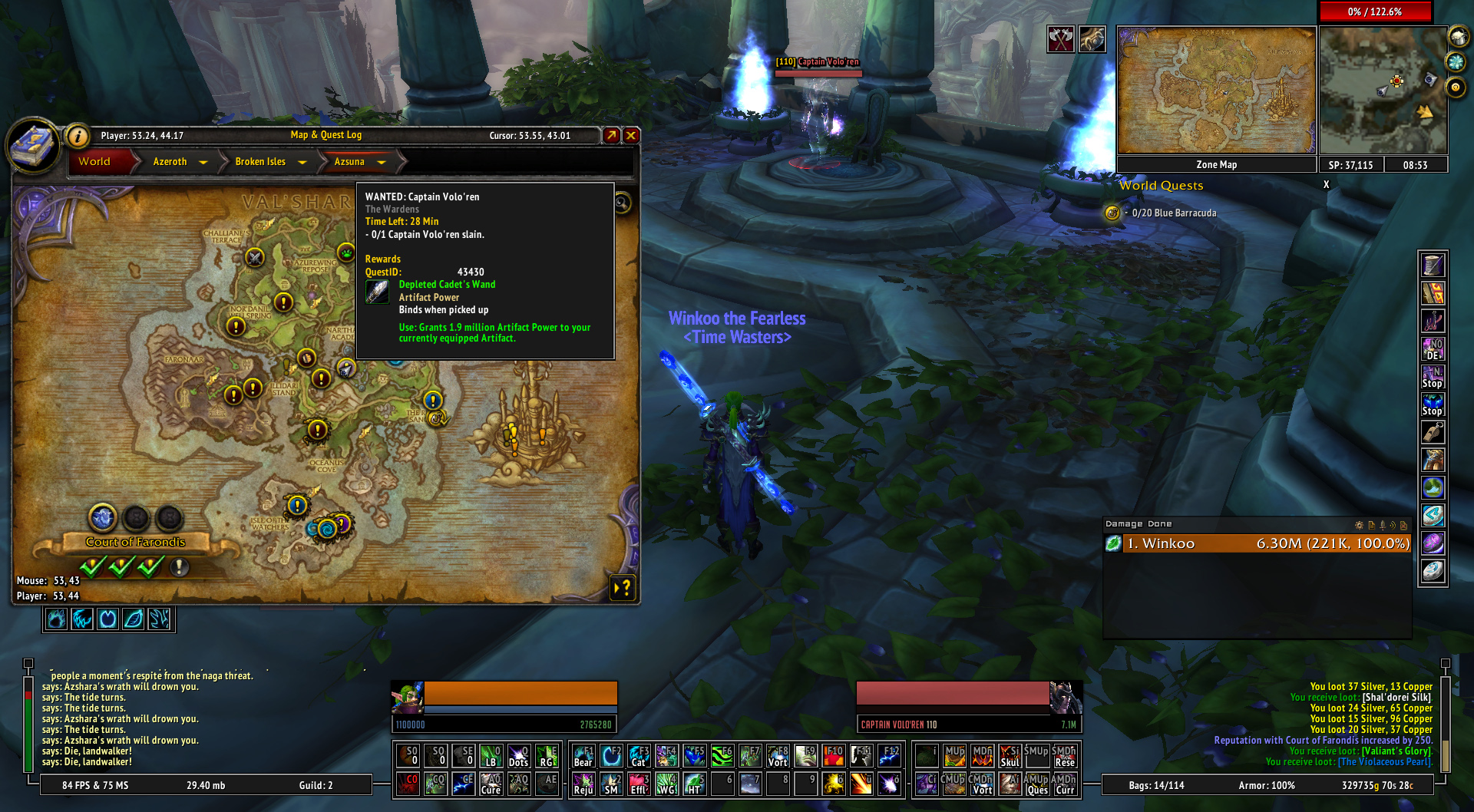Image resolution: width=1474 pixels, height=812 pixels.
Task: Open the map help question-mark button
Action: click(x=623, y=588)
